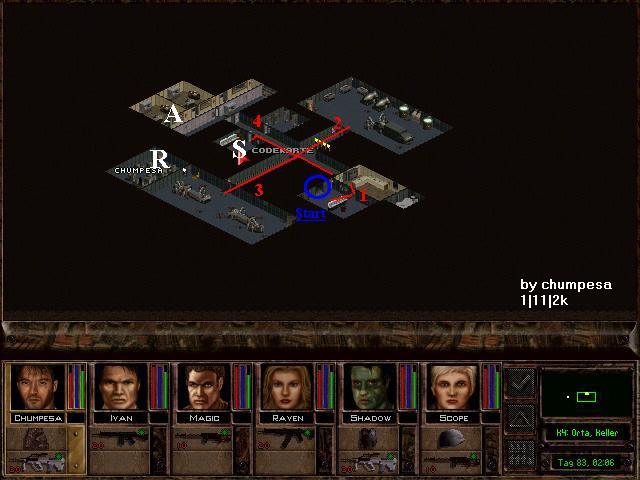Viewport: 640px width, 480px height.
Task: Select Magic's rifle hand slot
Action: 204,439
